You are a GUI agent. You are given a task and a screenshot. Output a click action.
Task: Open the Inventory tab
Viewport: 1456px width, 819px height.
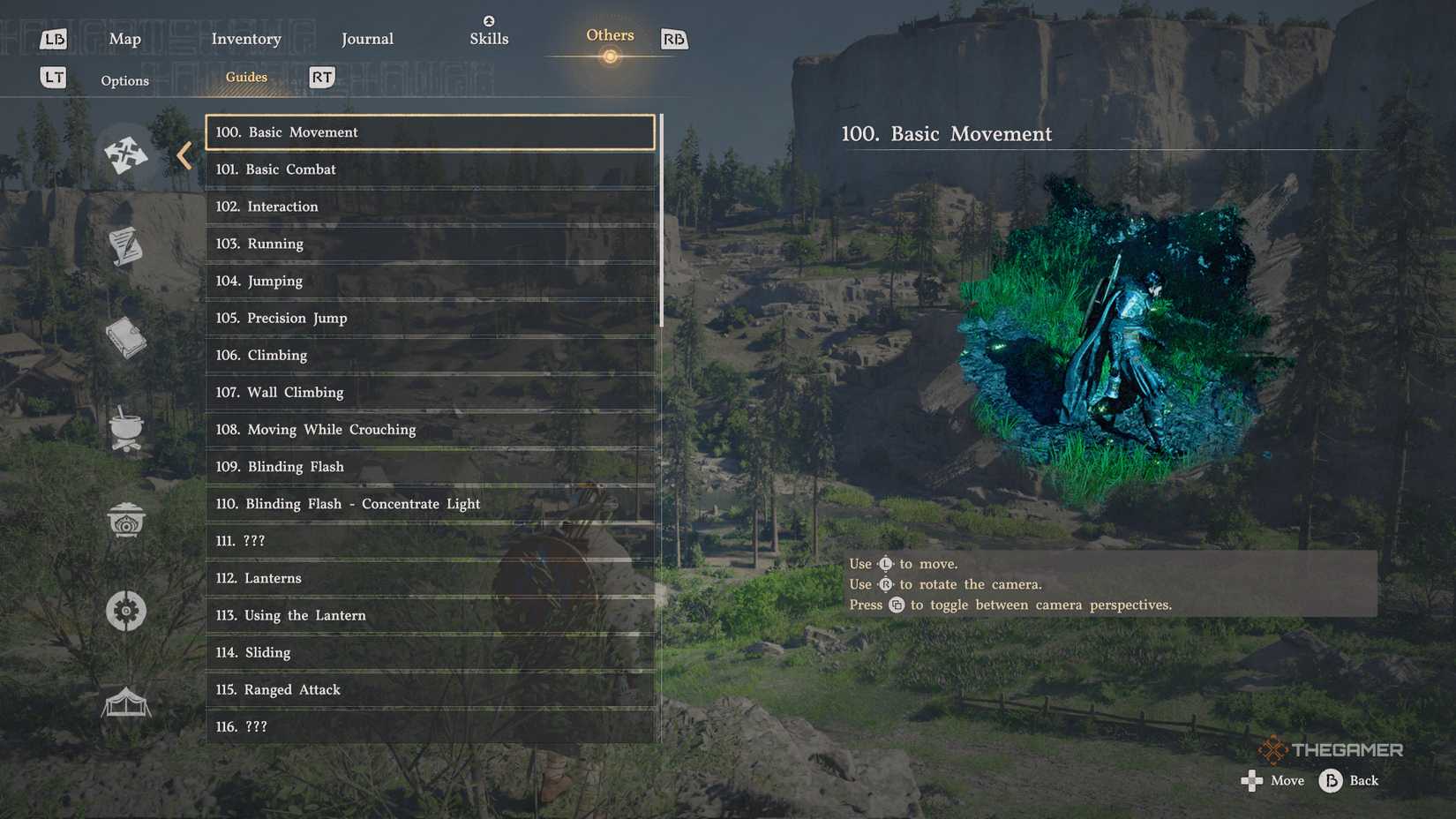tap(246, 39)
